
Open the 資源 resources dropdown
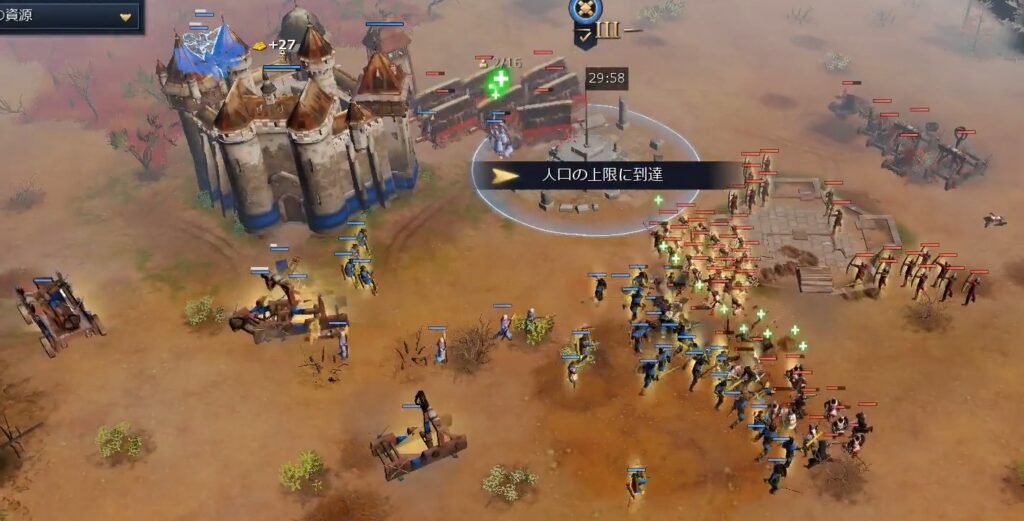[x=125, y=17]
